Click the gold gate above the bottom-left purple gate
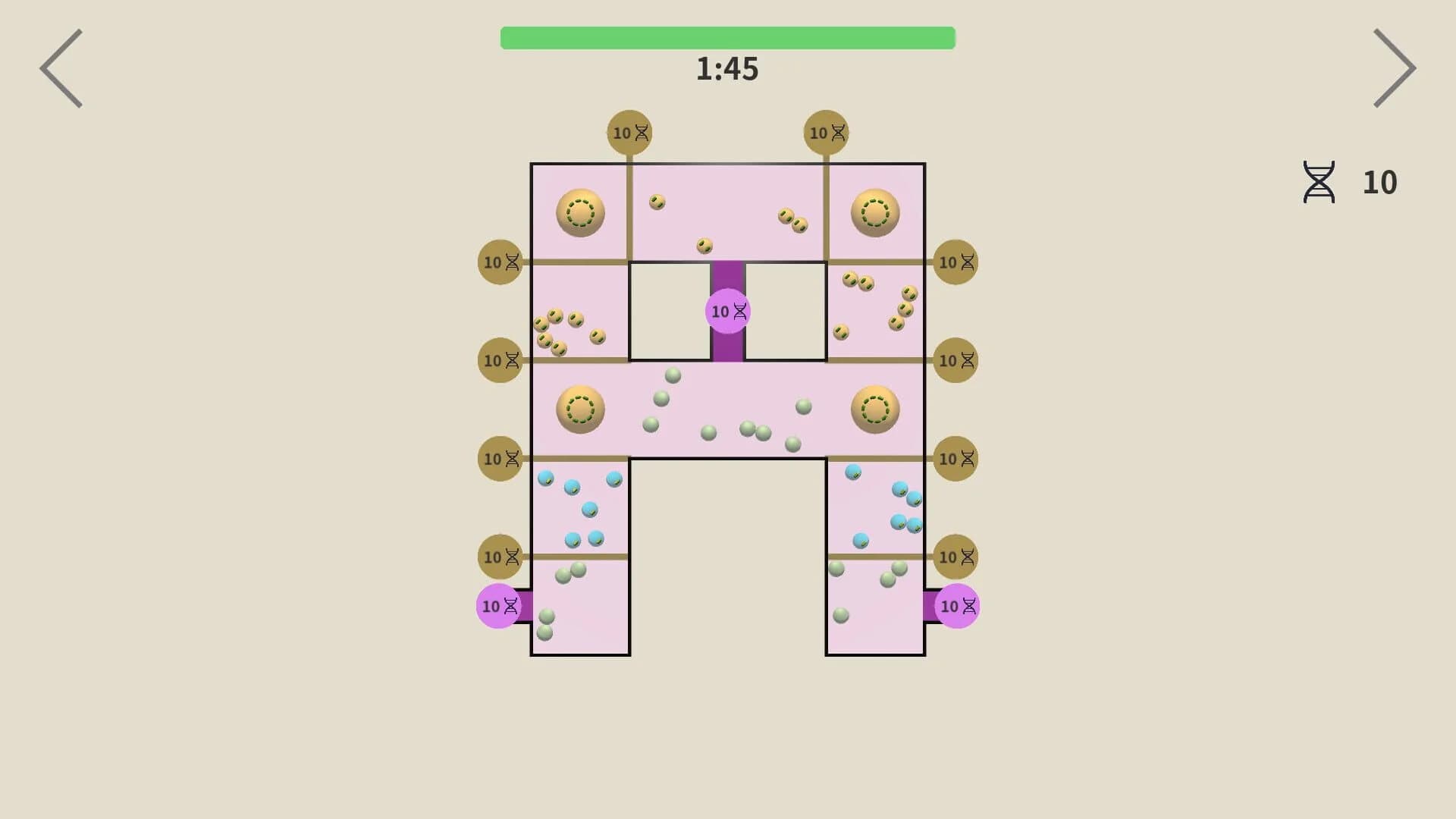 (x=500, y=557)
